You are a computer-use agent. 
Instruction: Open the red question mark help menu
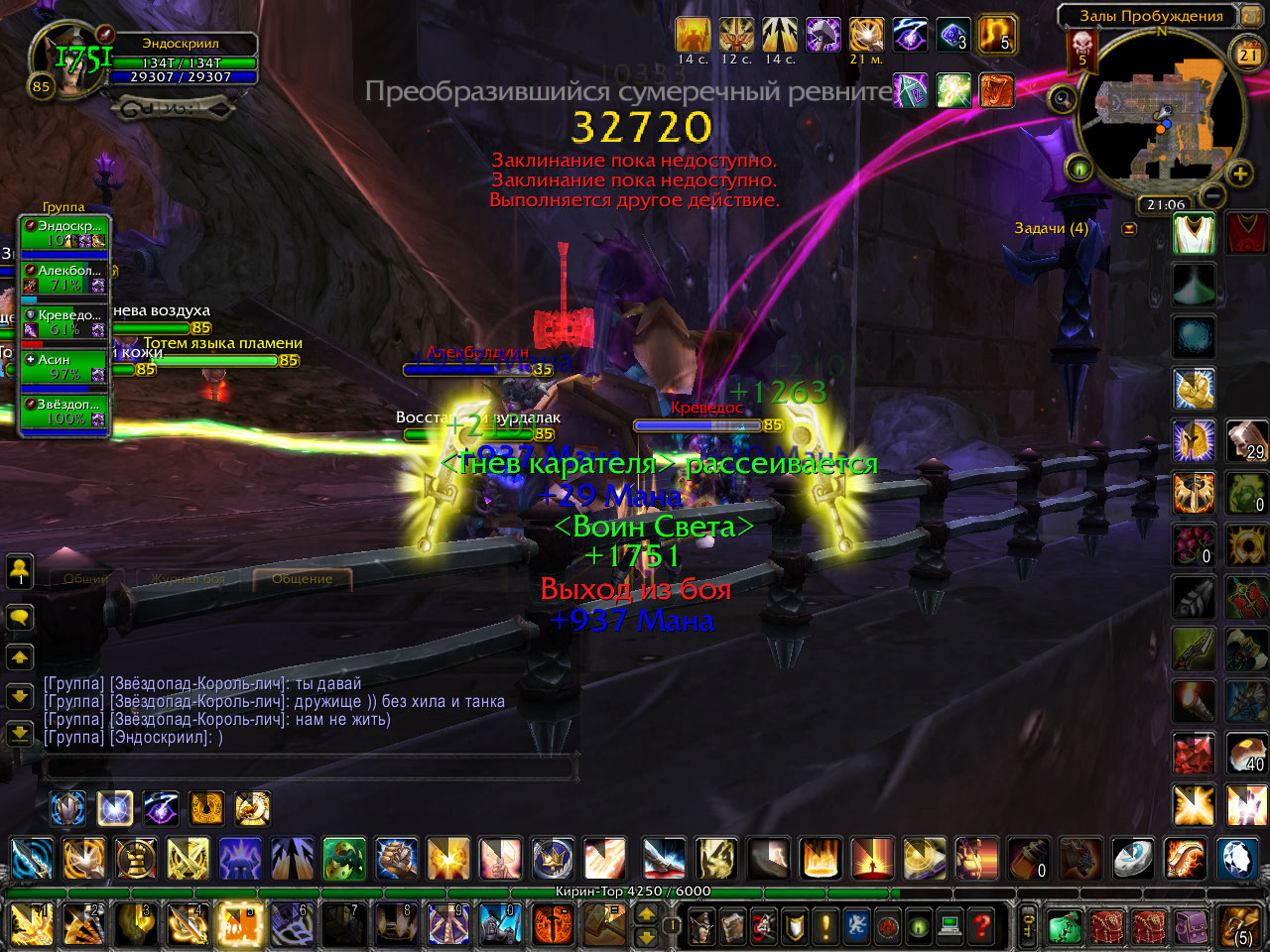pos(982,926)
